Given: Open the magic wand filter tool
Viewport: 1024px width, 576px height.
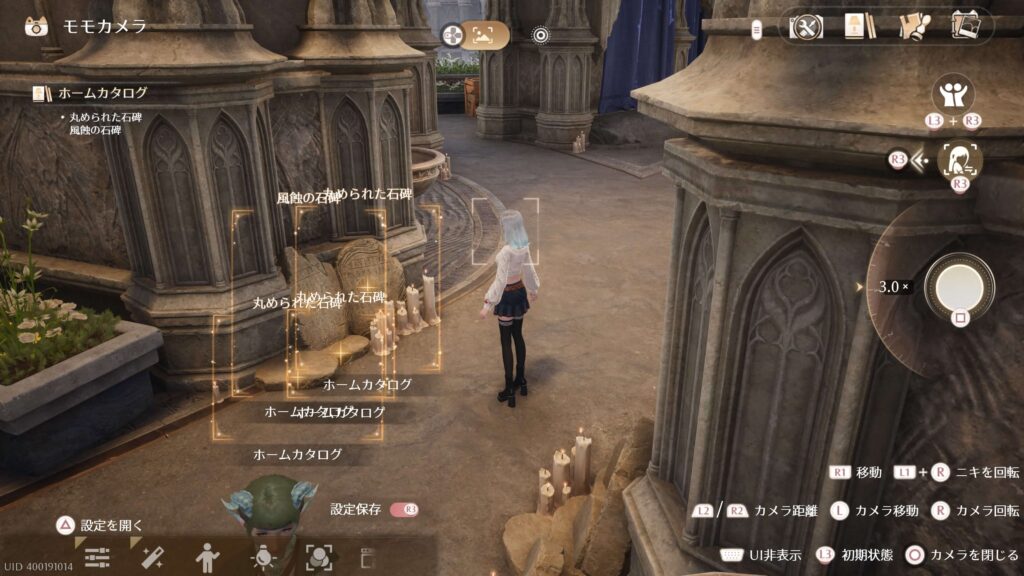Looking at the screenshot, I should pos(152,558).
